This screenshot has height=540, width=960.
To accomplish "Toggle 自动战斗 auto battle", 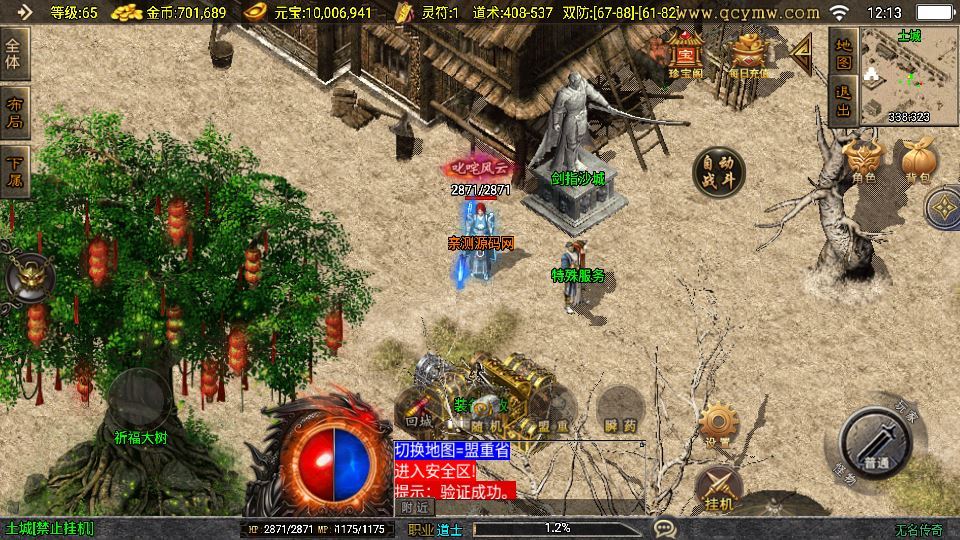I will click(x=718, y=172).
